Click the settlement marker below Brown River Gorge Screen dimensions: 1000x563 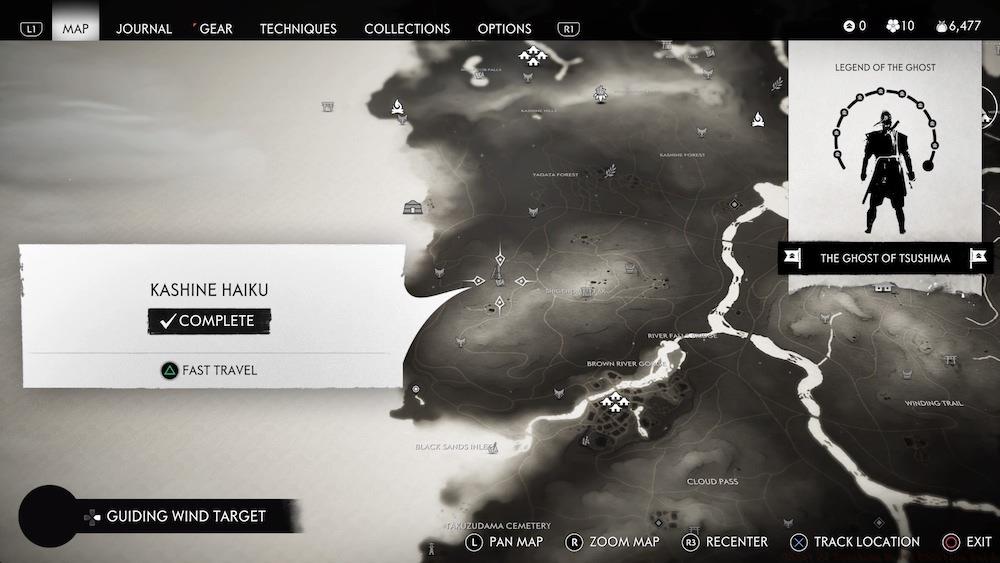pos(613,402)
